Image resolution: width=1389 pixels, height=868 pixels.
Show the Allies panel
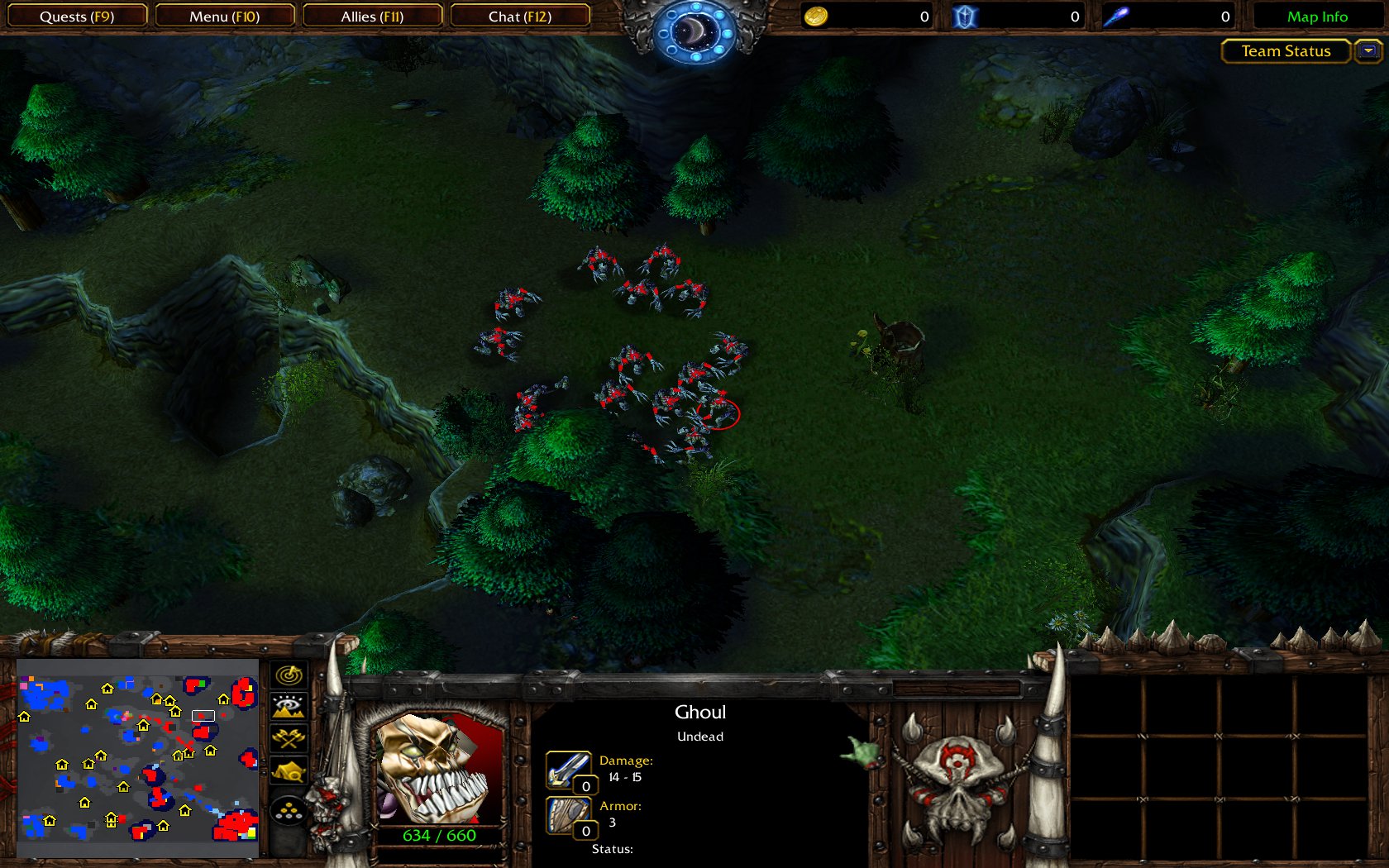[372, 17]
